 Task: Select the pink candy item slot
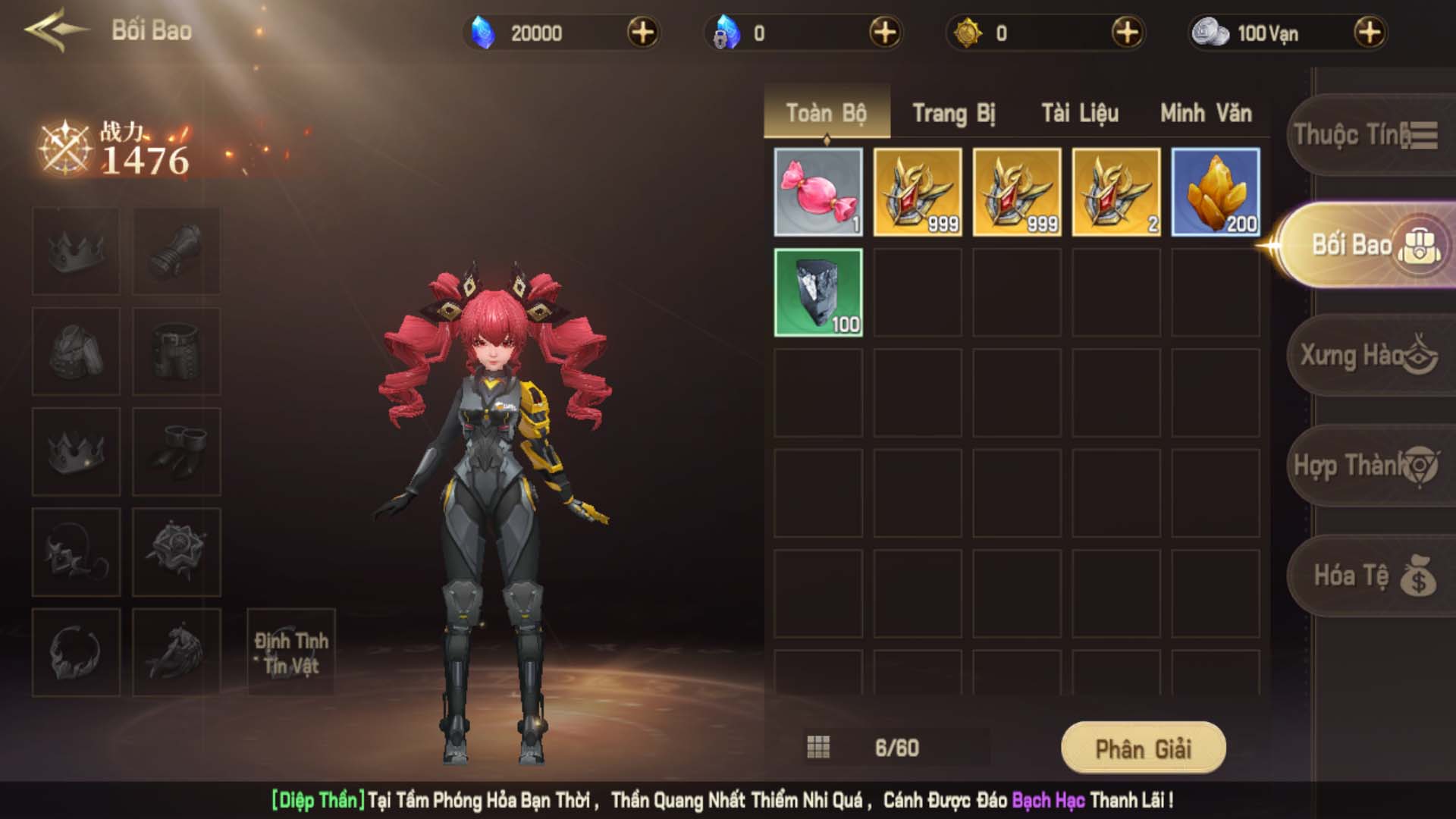pos(818,192)
